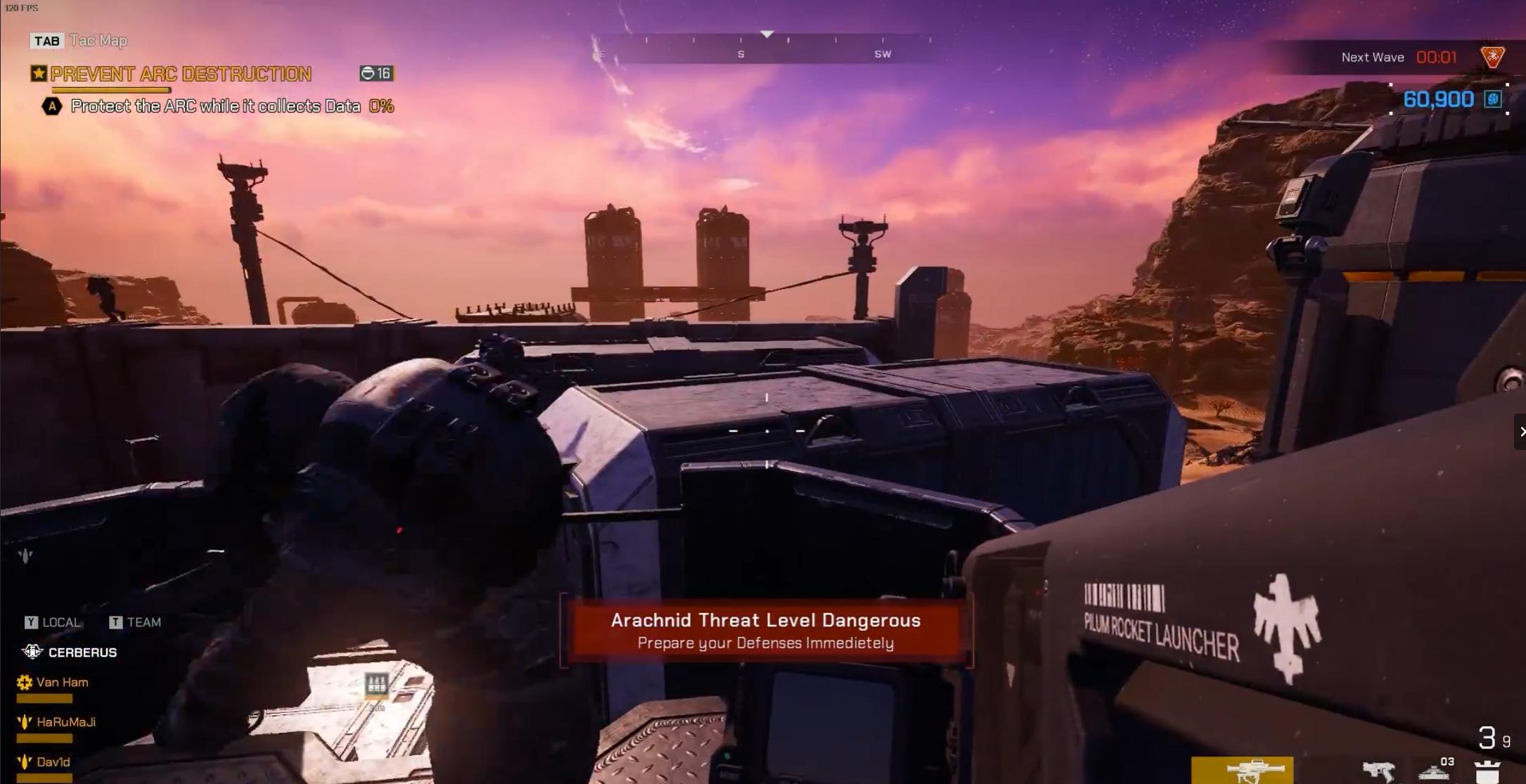This screenshot has width=1526, height=784.
Task: Click the blue resource currency icon
Action: pyautogui.click(x=1492, y=99)
